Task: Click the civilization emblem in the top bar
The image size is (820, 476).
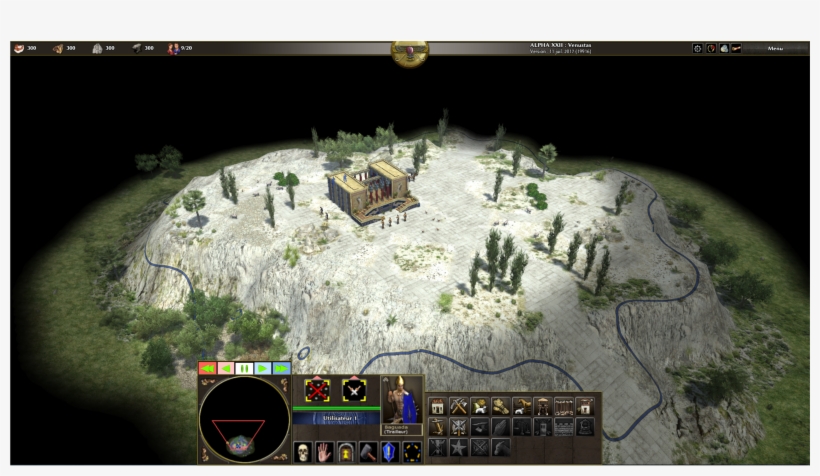Action: click(x=410, y=51)
